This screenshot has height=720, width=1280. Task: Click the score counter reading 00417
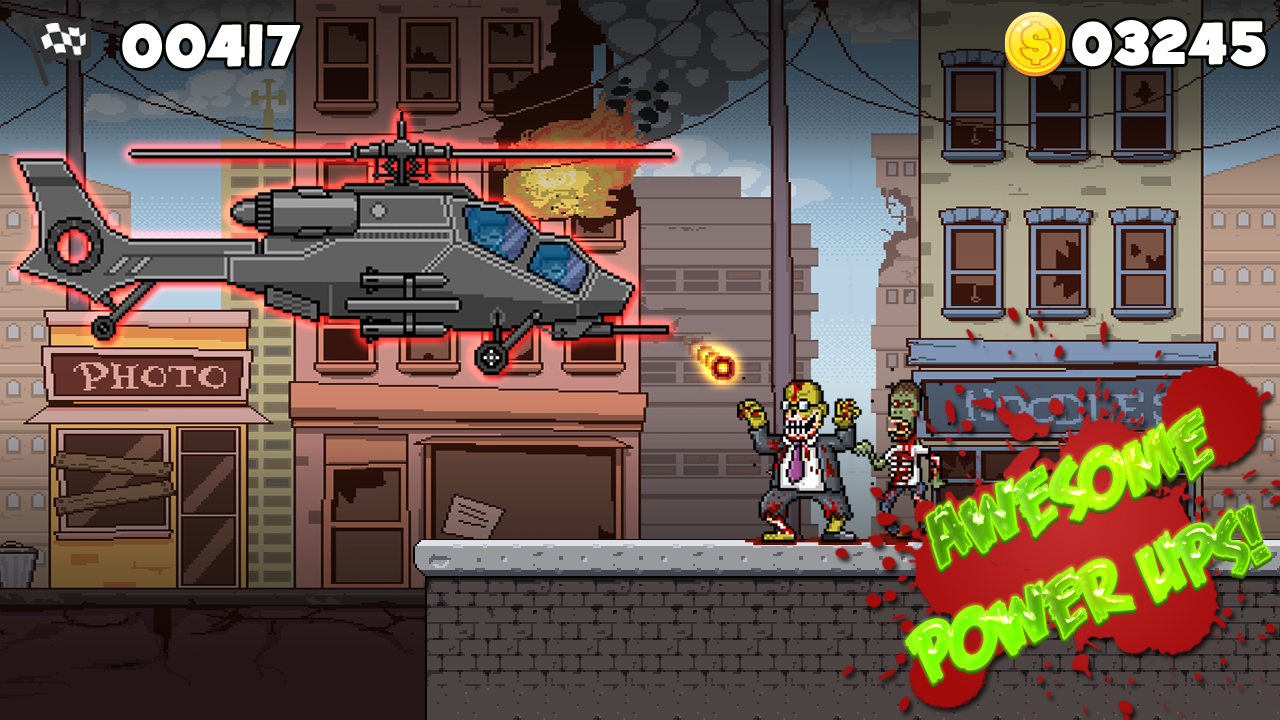coord(205,43)
